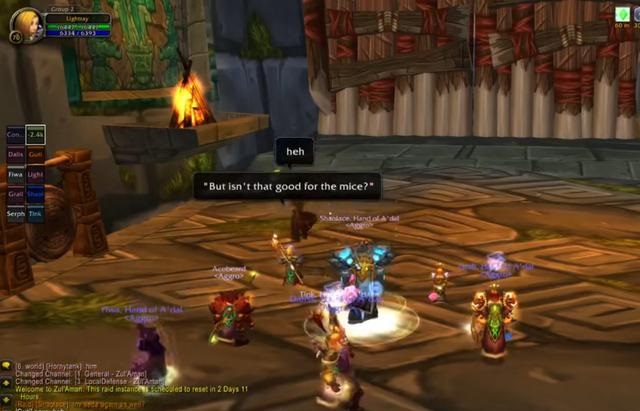The width and height of the screenshot is (640, 411).
Task: Select the Grall raid frame
Action: (x=15, y=194)
